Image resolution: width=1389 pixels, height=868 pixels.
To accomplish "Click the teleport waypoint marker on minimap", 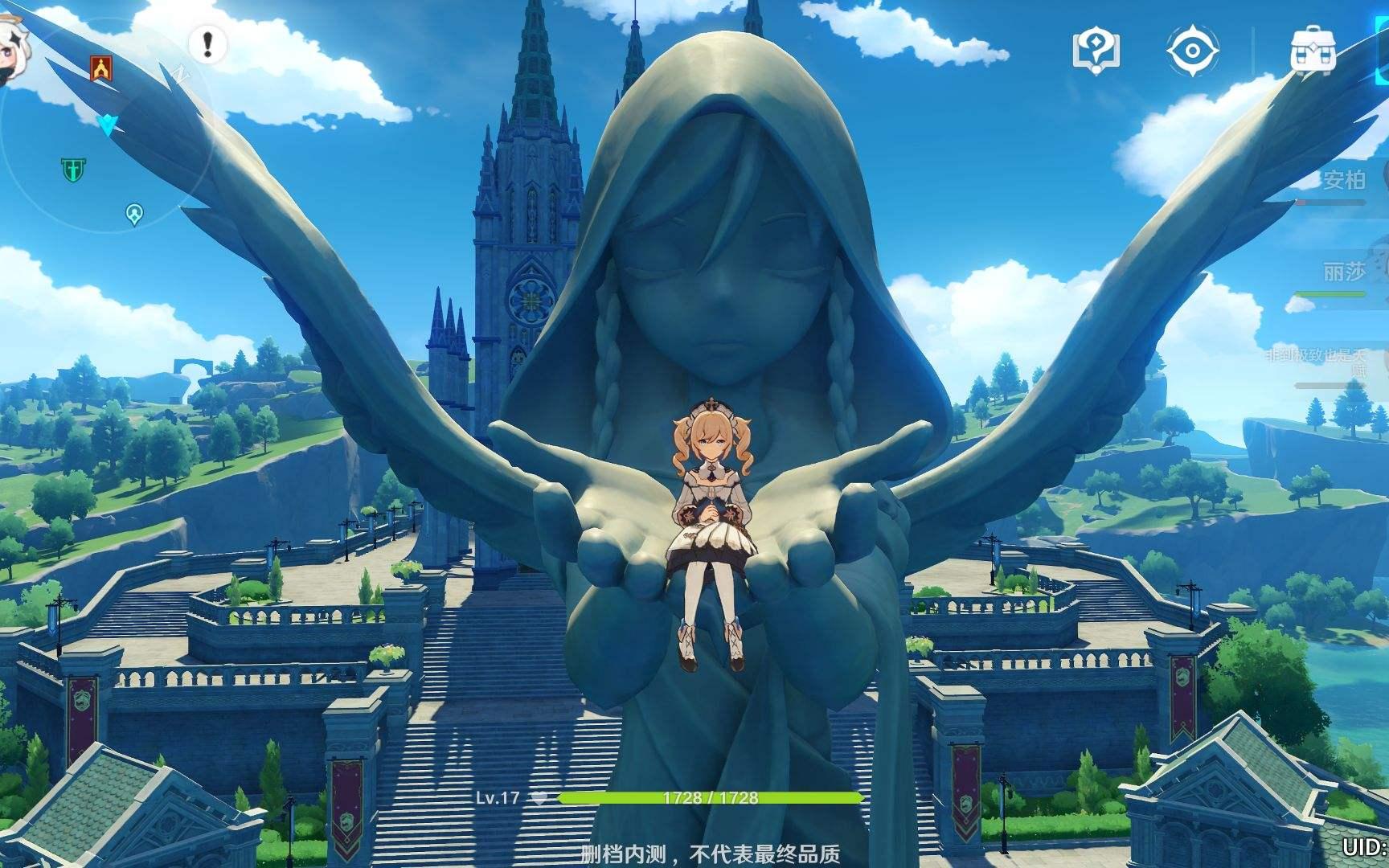I will [134, 214].
